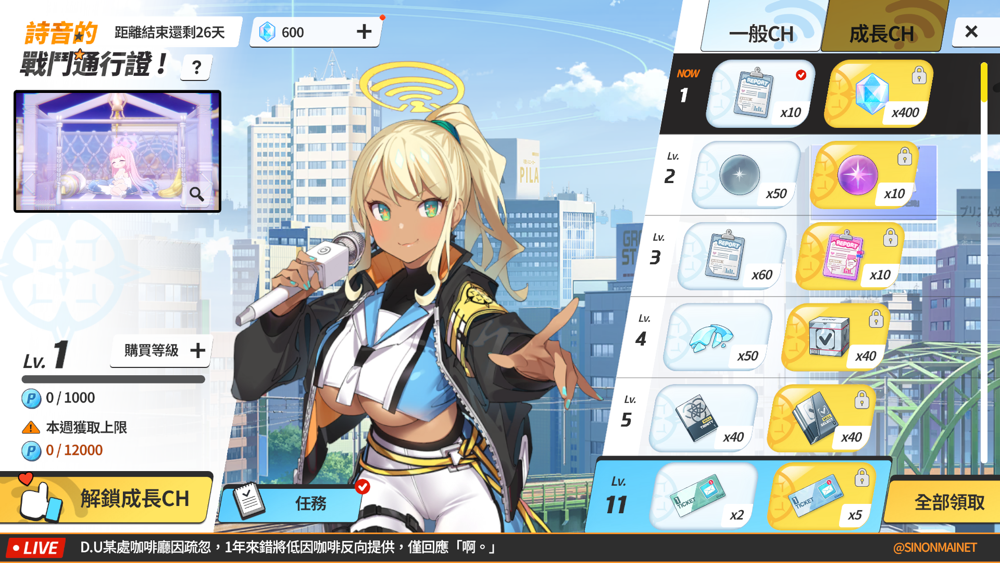Select the locked purple orb x10 reward
This screenshot has width=1000, height=563.
[862, 176]
